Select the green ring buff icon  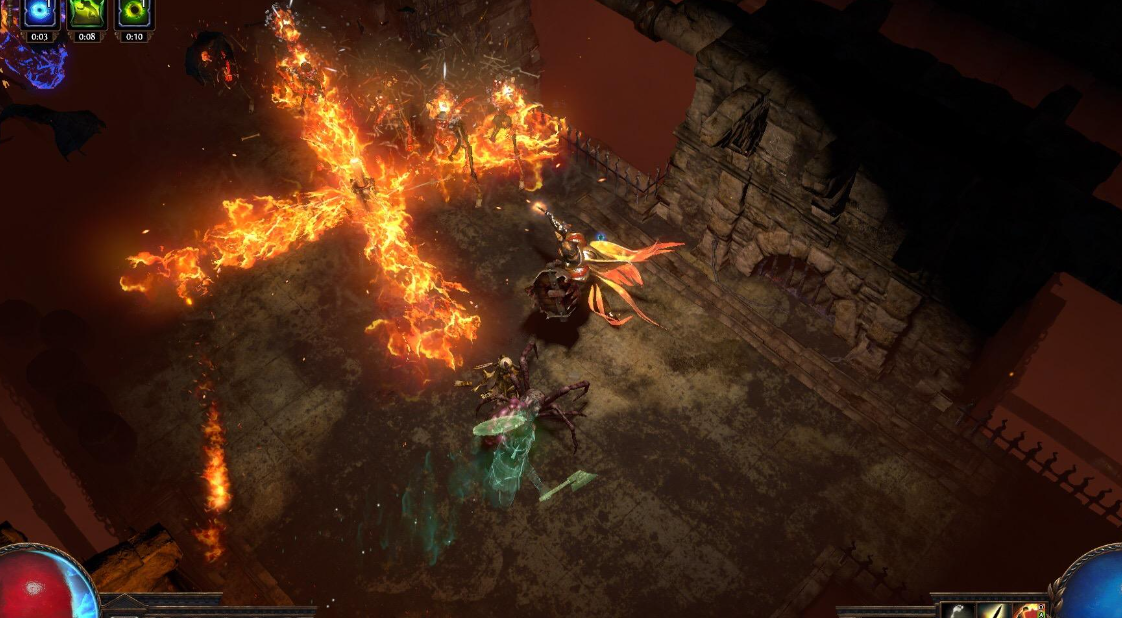[134, 13]
